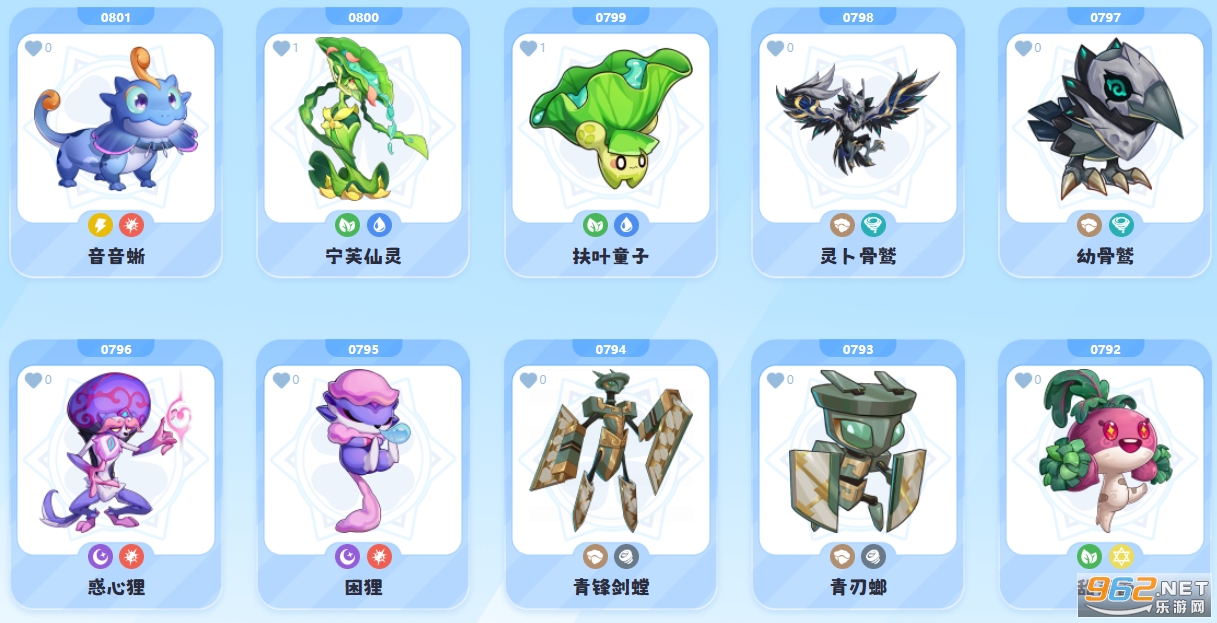Select the 音音蜥 creature card
The height and width of the screenshot is (623, 1217).
116,130
